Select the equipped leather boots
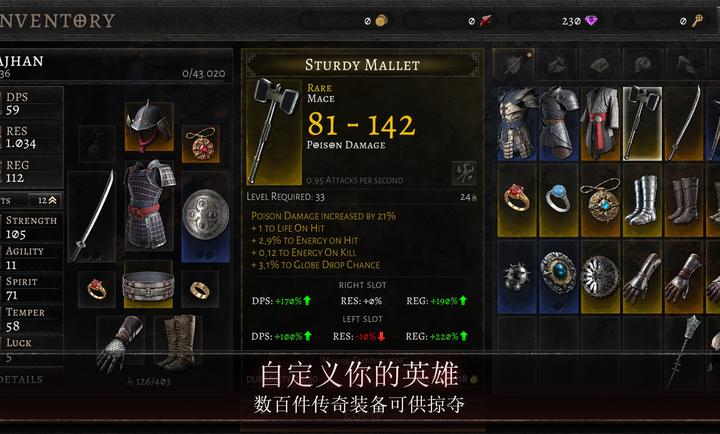Screen dimensions: 720x434 (x=176, y=343)
